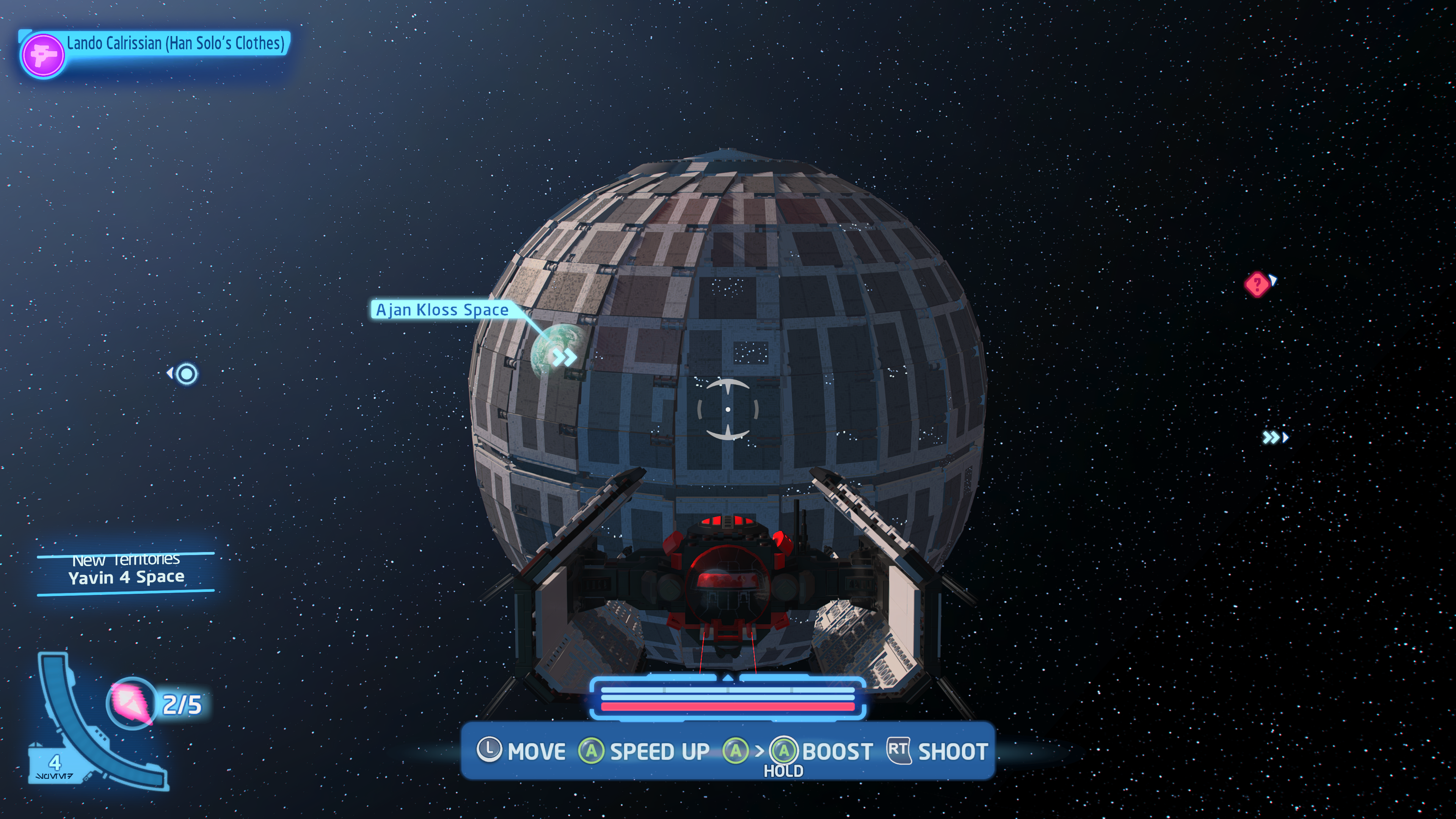Select the red question mark marker
Image resolution: width=1456 pixels, height=819 pixels.
(x=1257, y=284)
